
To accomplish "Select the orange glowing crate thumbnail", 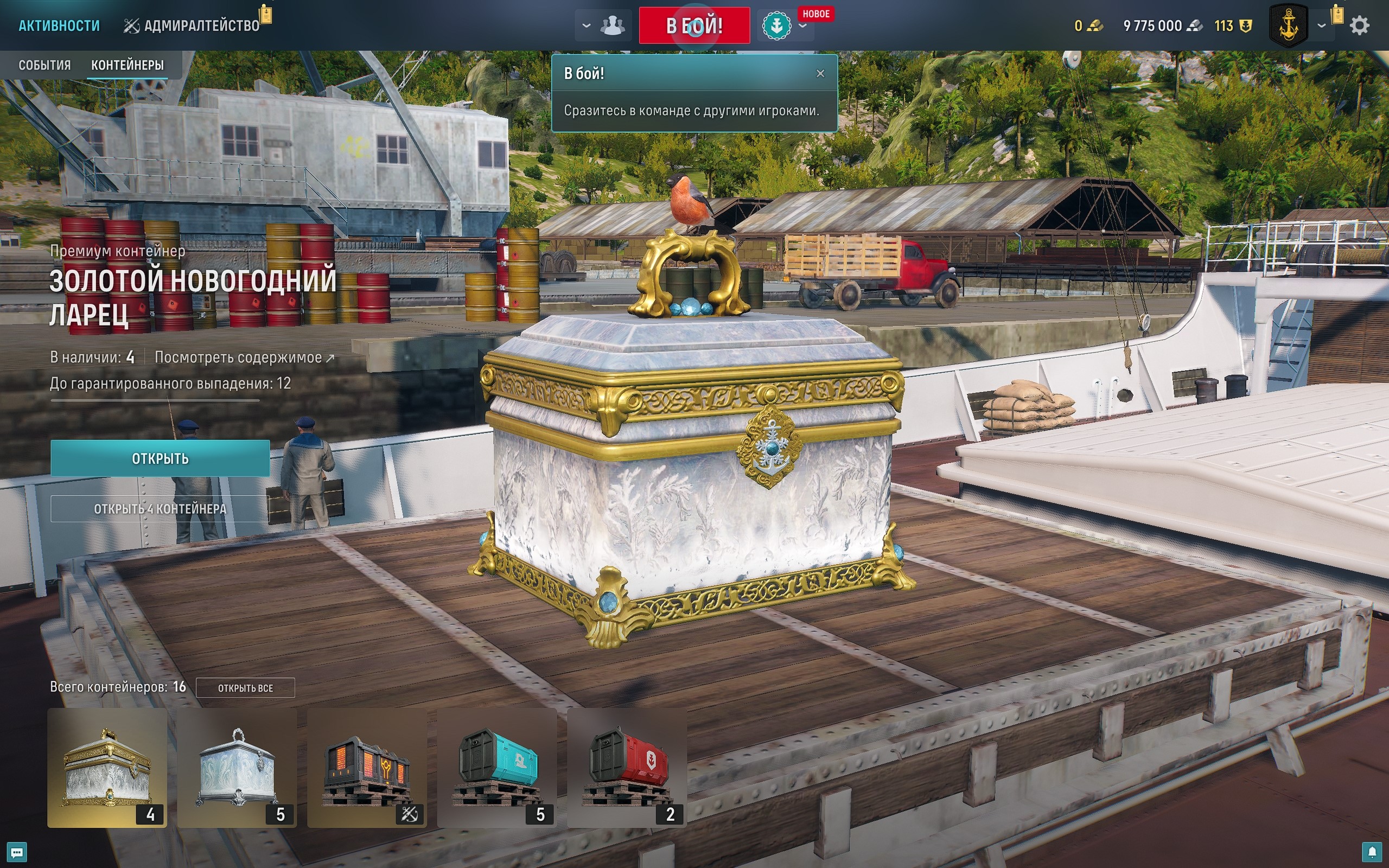I will click(x=367, y=768).
